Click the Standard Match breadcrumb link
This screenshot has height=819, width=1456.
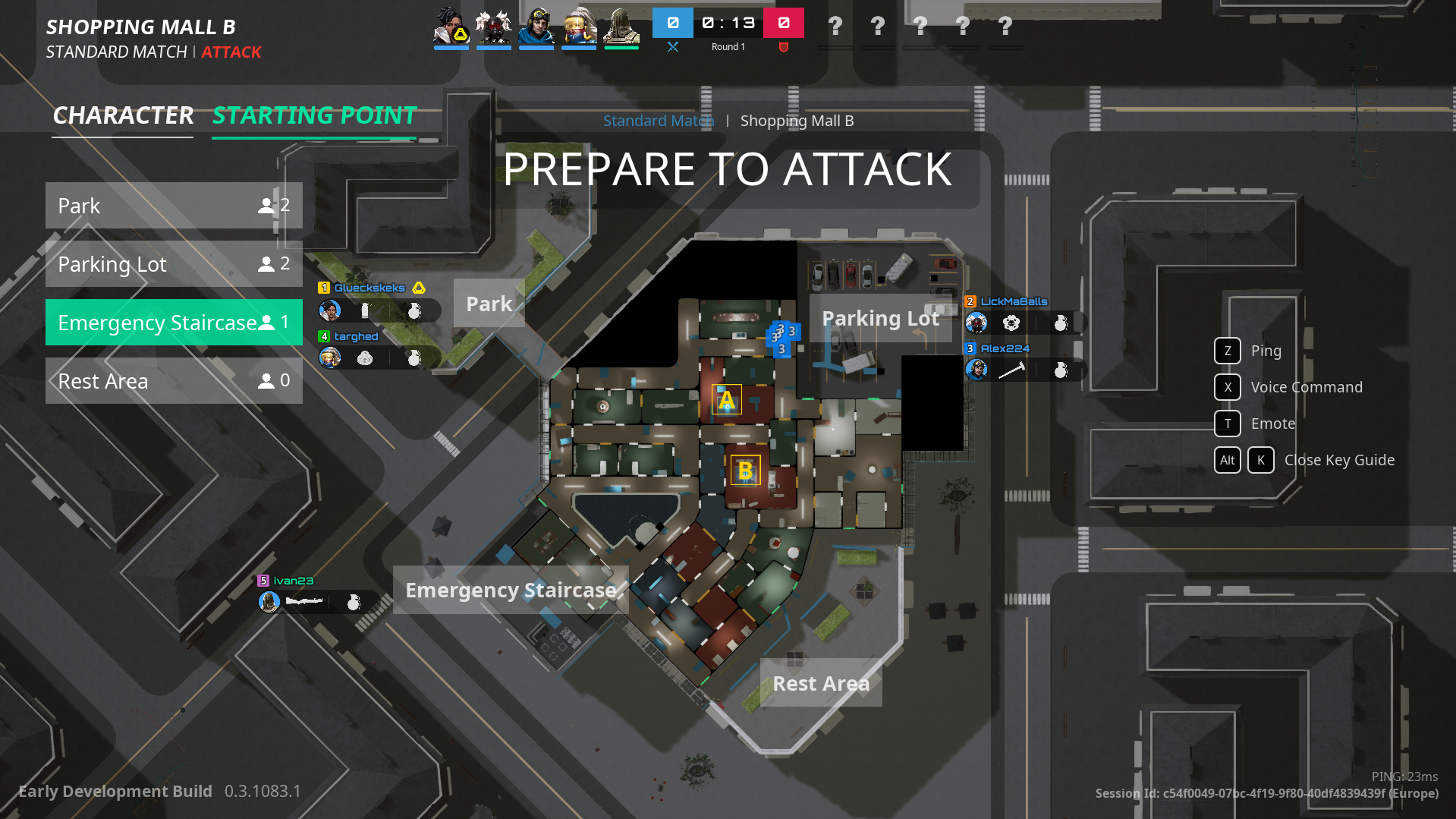coord(658,121)
